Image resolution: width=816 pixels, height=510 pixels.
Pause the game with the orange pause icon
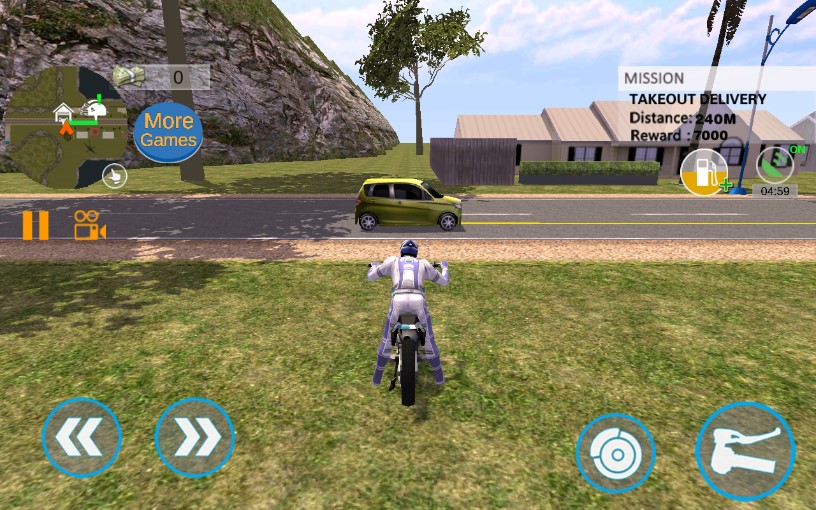[35, 225]
